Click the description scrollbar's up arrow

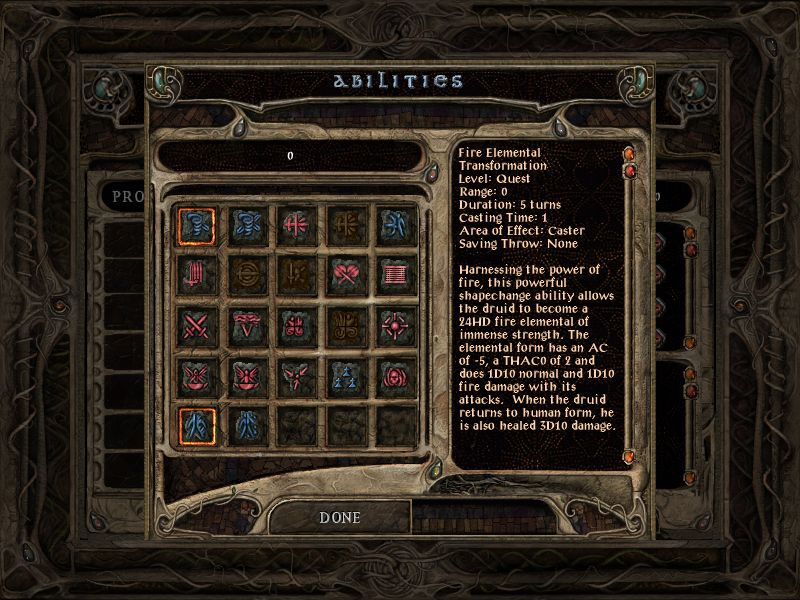click(x=630, y=154)
